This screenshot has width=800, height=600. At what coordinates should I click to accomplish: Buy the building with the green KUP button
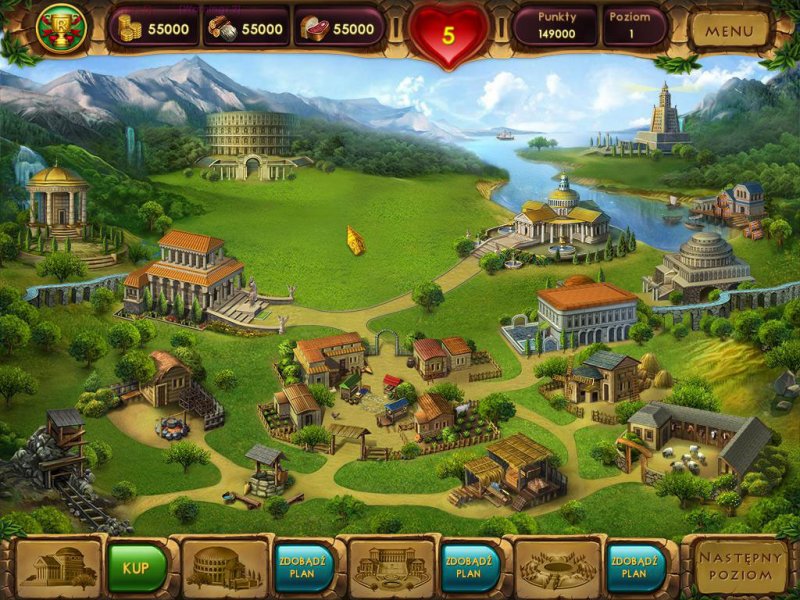pos(137,567)
